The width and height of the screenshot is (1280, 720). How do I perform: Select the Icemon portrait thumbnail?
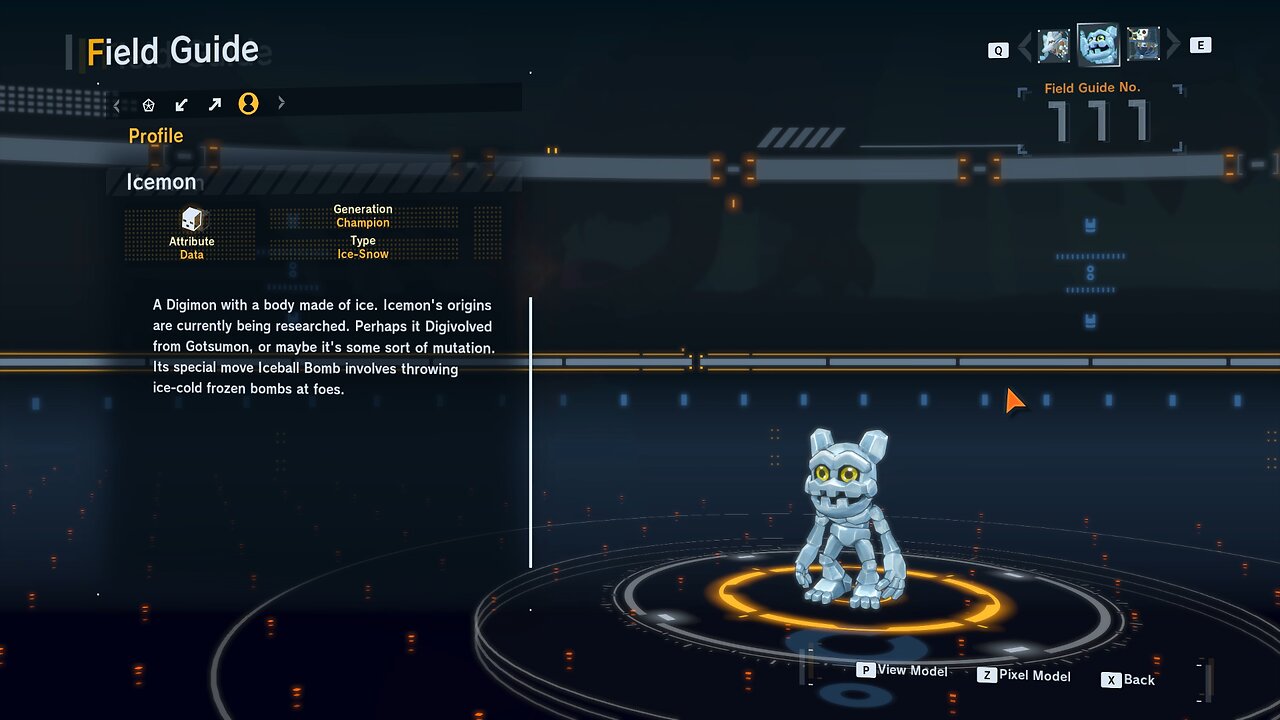point(1098,45)
